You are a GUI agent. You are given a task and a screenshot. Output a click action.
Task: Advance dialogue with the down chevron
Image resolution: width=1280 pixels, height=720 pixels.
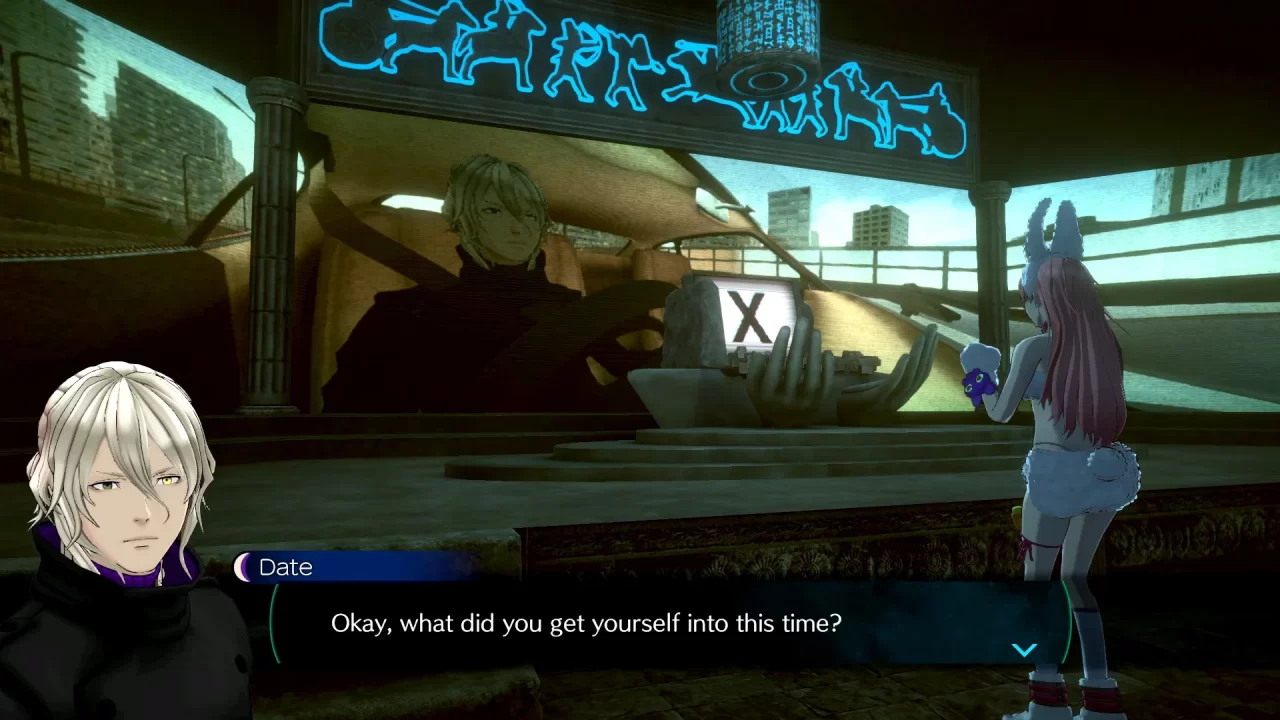pyautogui.click(x=1024, y=649)
